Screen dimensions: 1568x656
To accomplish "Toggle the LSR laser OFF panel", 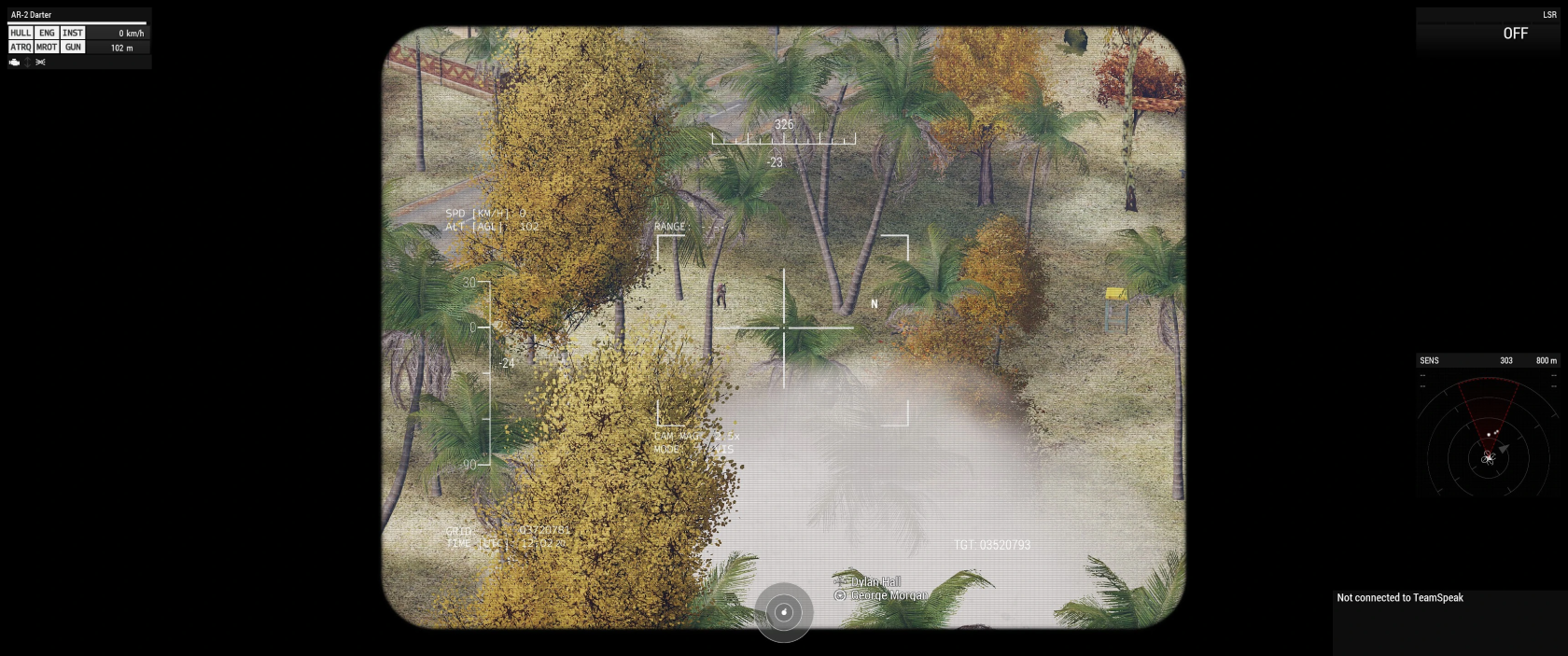I will click(1515, 34).
